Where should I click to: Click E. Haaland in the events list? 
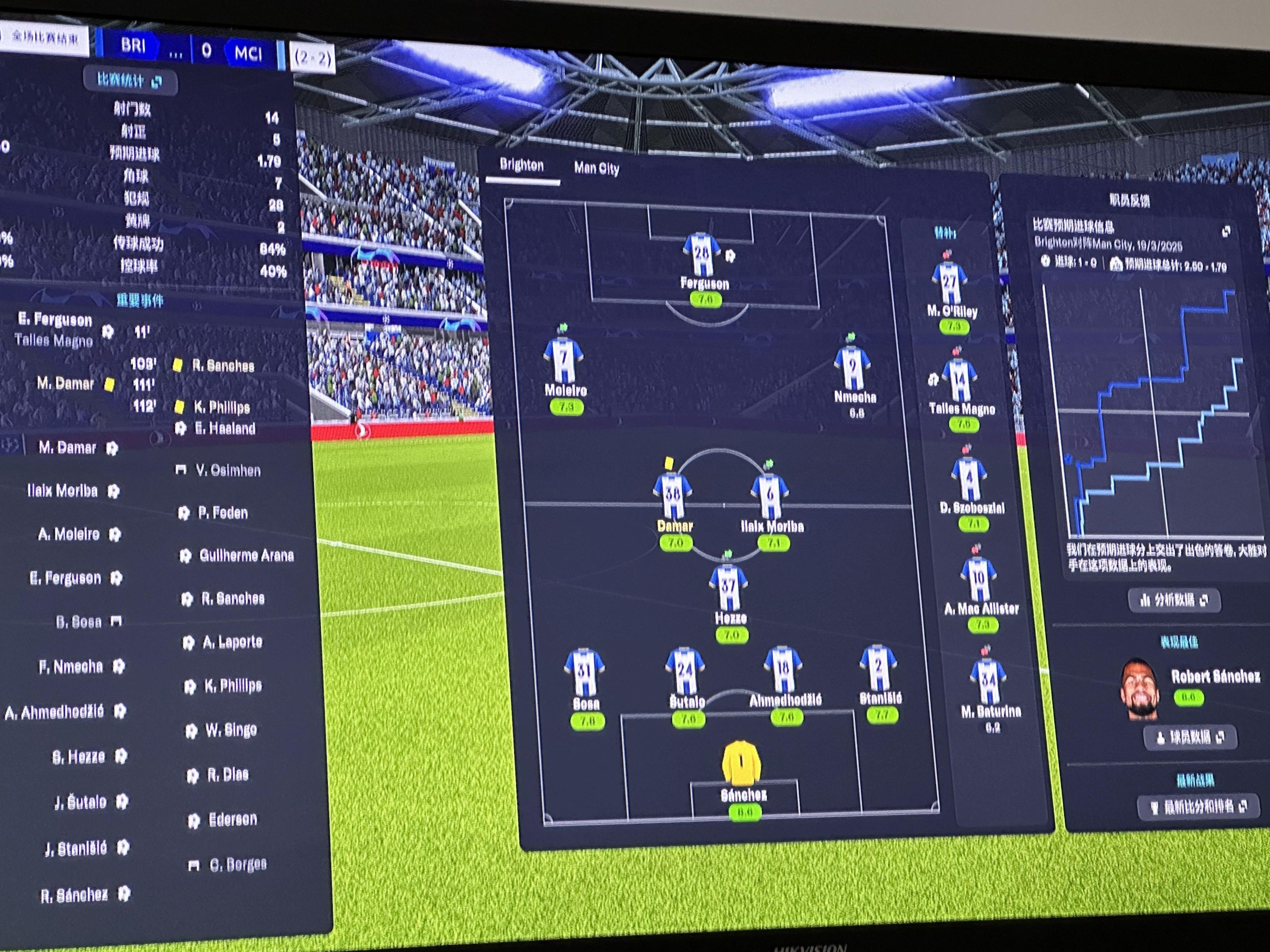[225, 429]
